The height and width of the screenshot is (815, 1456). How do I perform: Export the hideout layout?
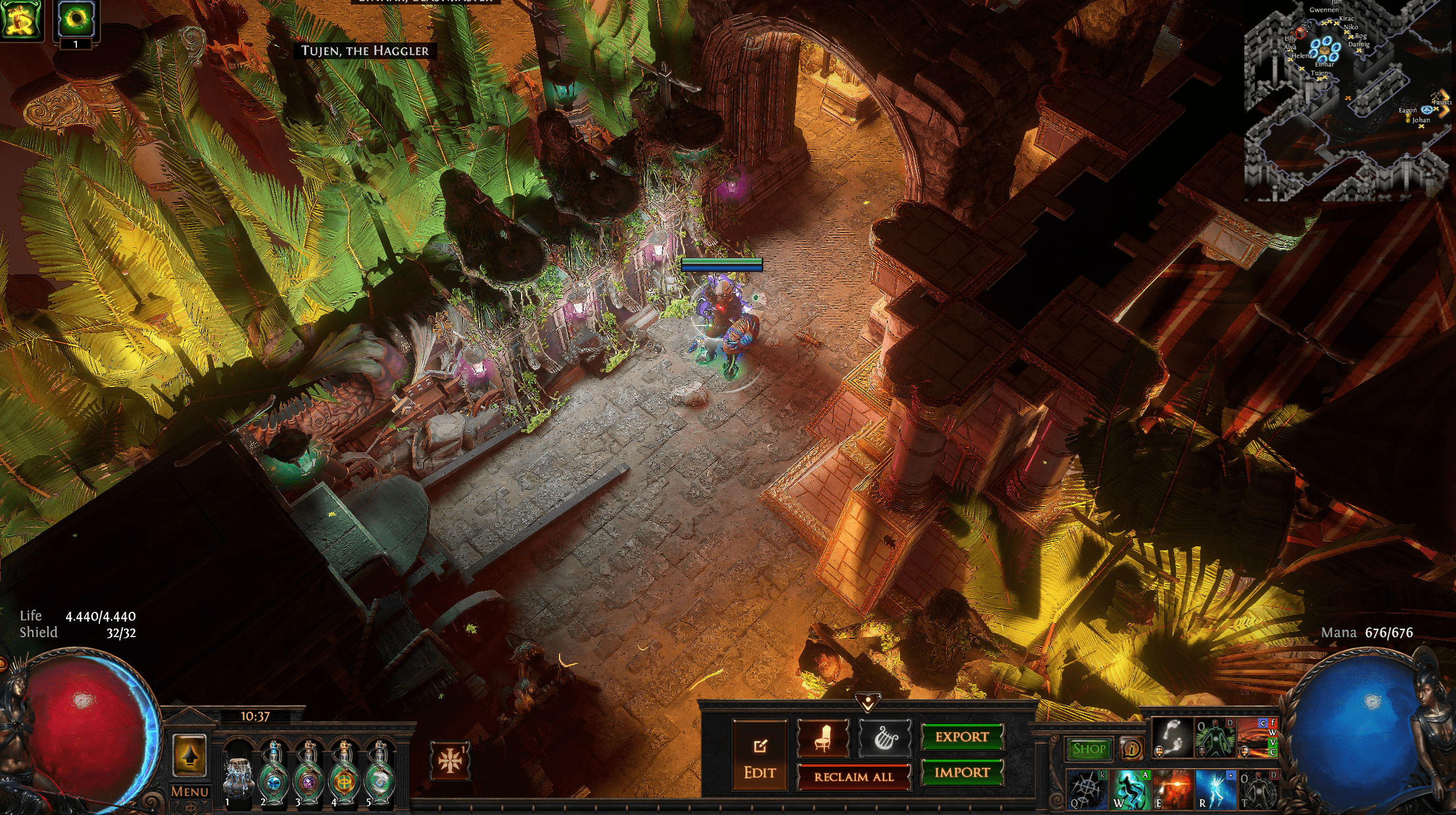pyautogui.click(x=962, y=737)
